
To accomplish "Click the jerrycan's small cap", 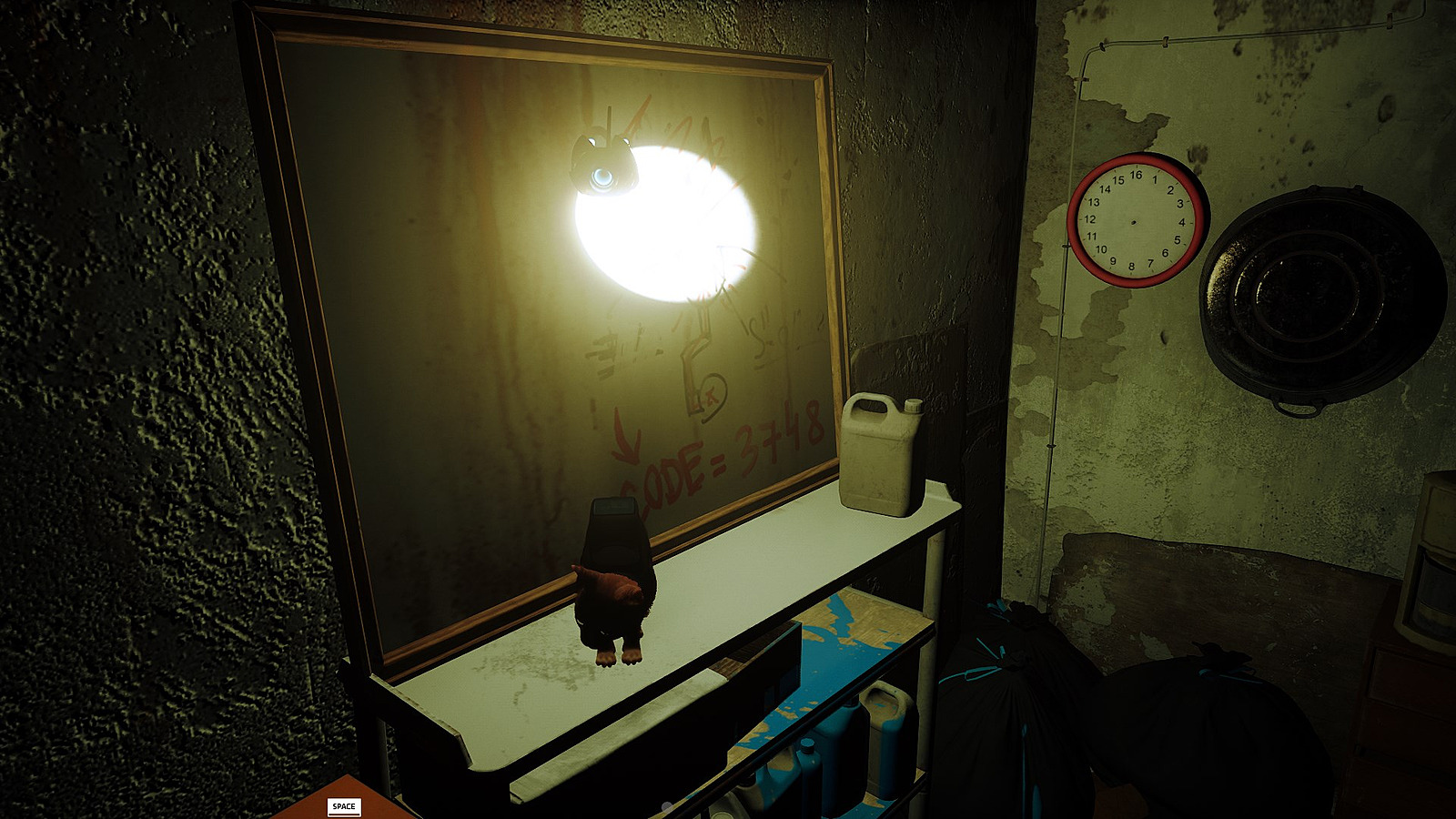I will tap(913, 405).
